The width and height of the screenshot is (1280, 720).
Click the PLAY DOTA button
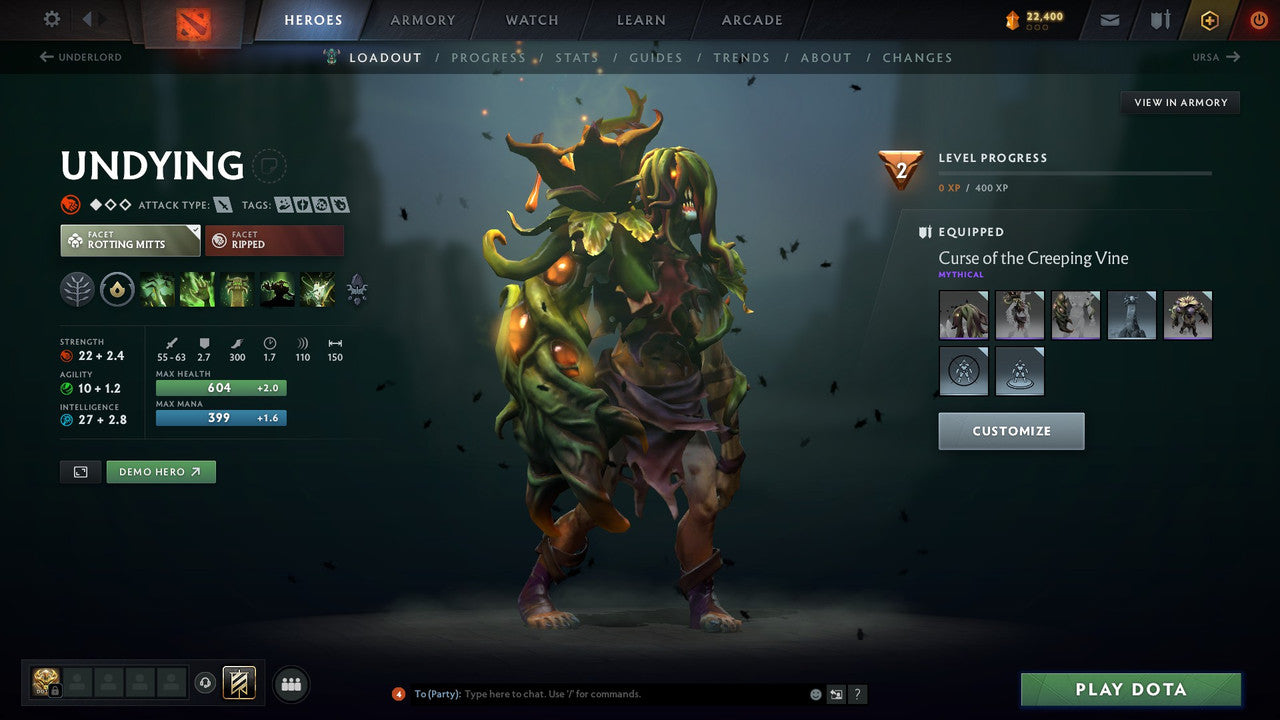tap(1129, 689)
